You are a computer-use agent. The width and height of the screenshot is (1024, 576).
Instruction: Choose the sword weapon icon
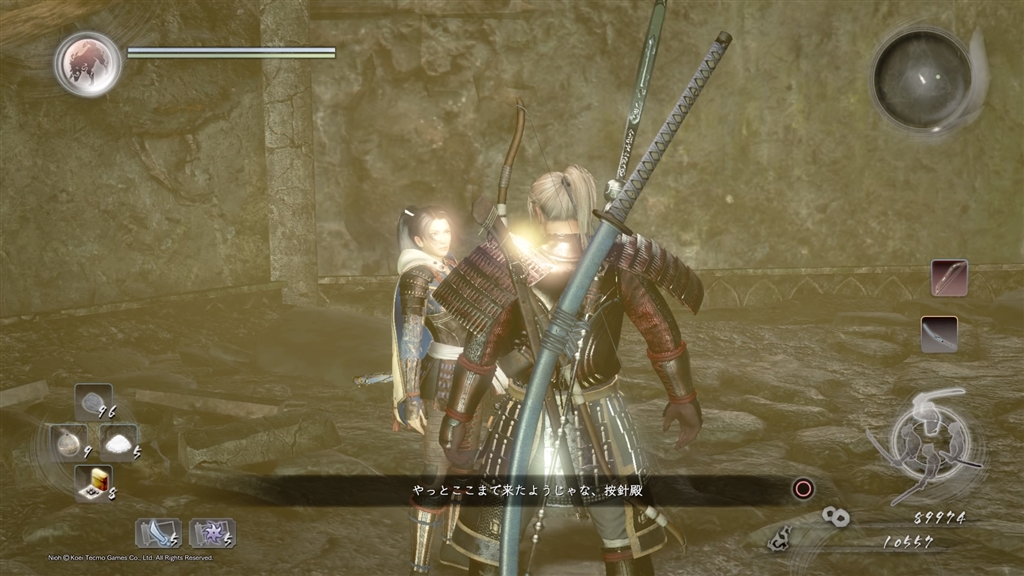click(939, 334)
